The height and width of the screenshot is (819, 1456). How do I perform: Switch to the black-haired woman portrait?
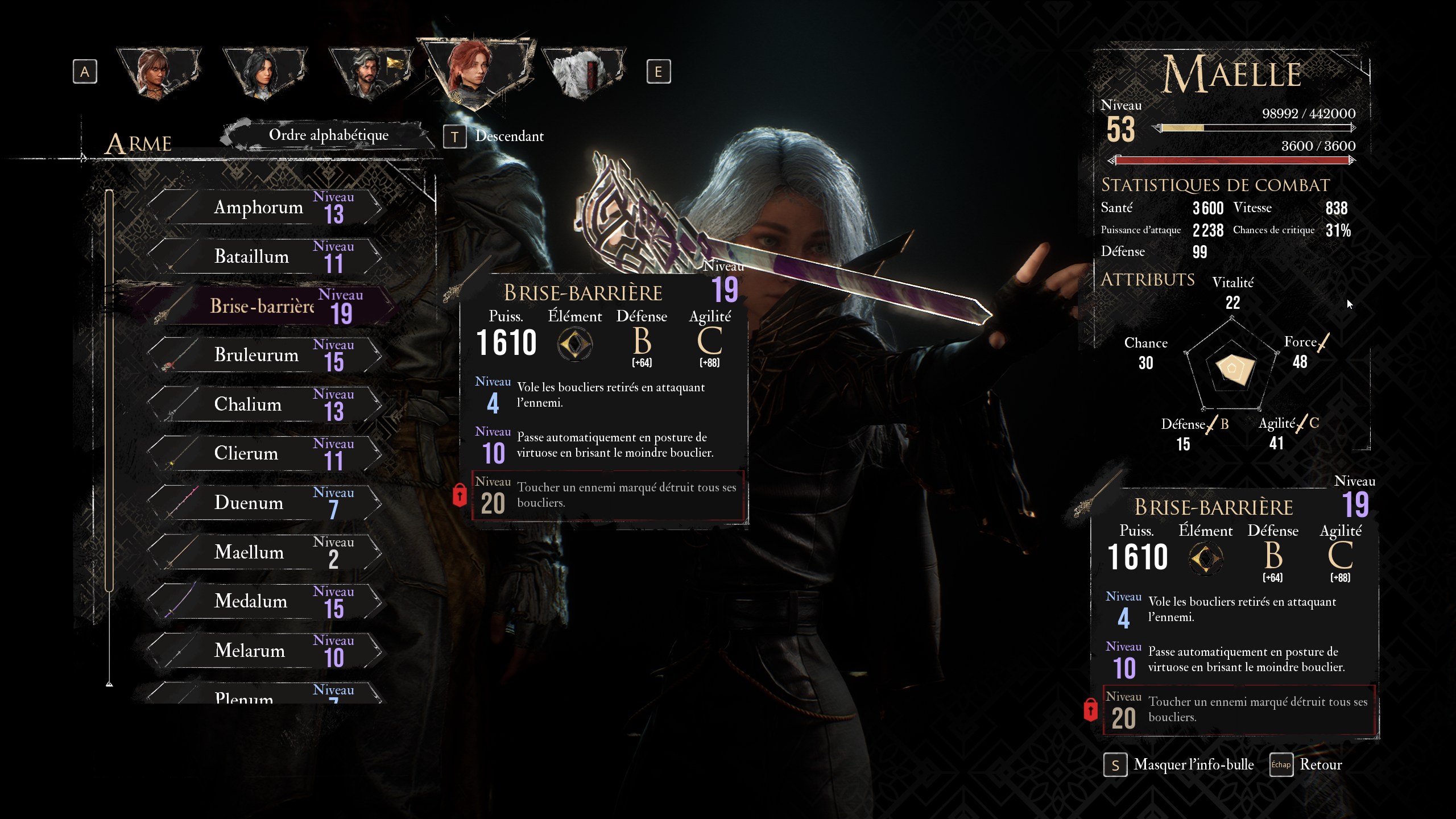point(264,73)
